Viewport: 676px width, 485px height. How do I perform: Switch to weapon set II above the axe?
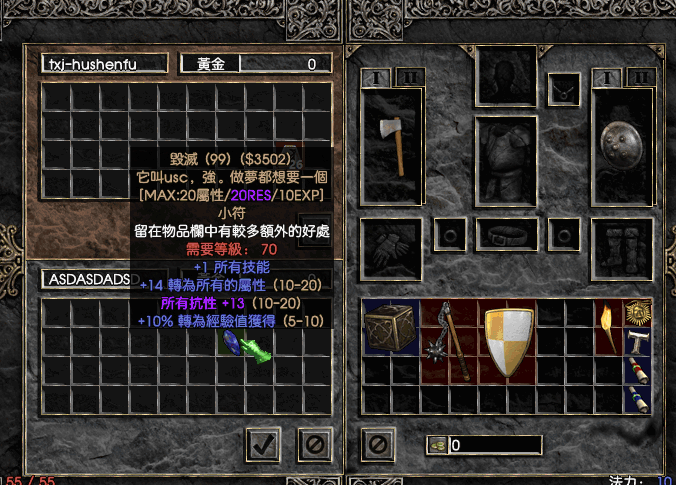[x=409, y=77]
